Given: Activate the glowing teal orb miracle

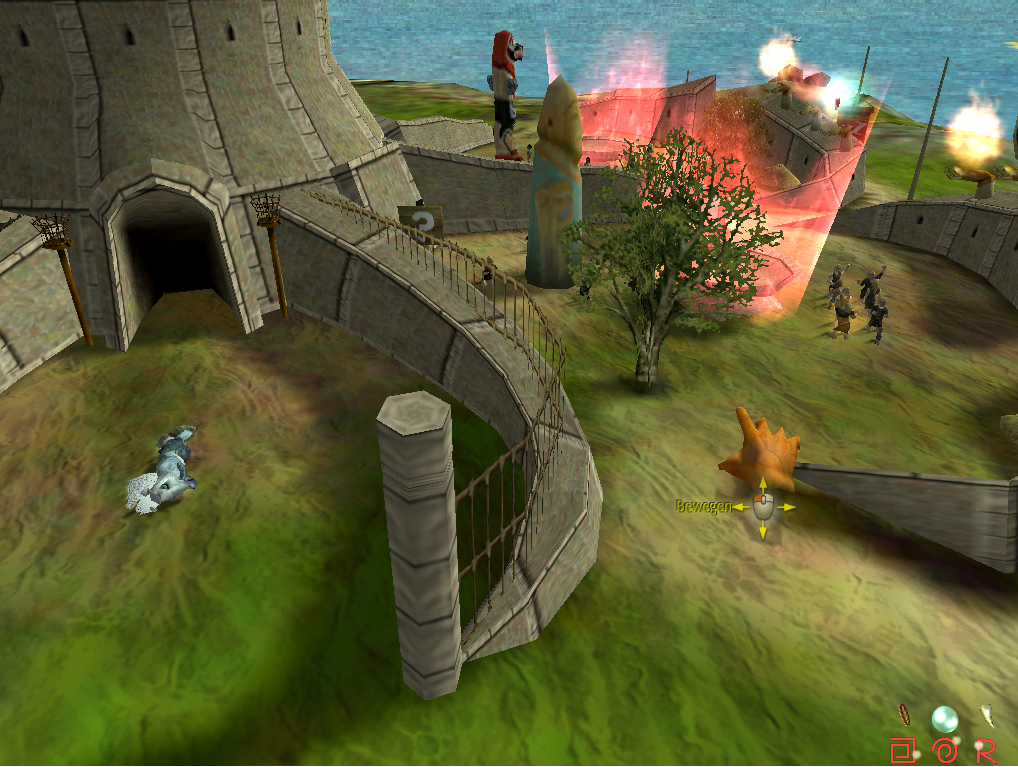Looking at the screenshot, I should [944, 718].
